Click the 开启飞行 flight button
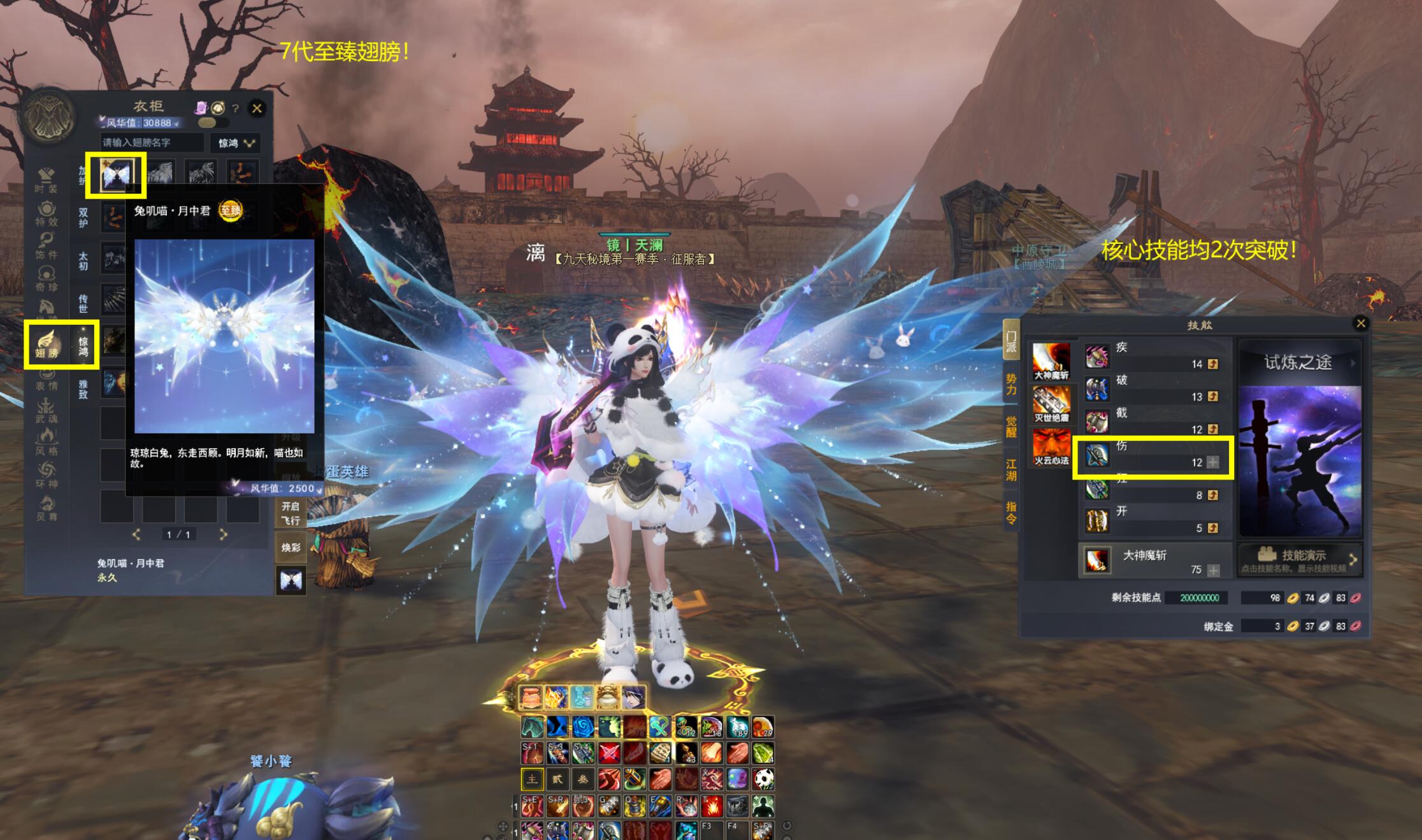Image resolution: width=1422 pixels, height=840 pixels. [291, 513]
